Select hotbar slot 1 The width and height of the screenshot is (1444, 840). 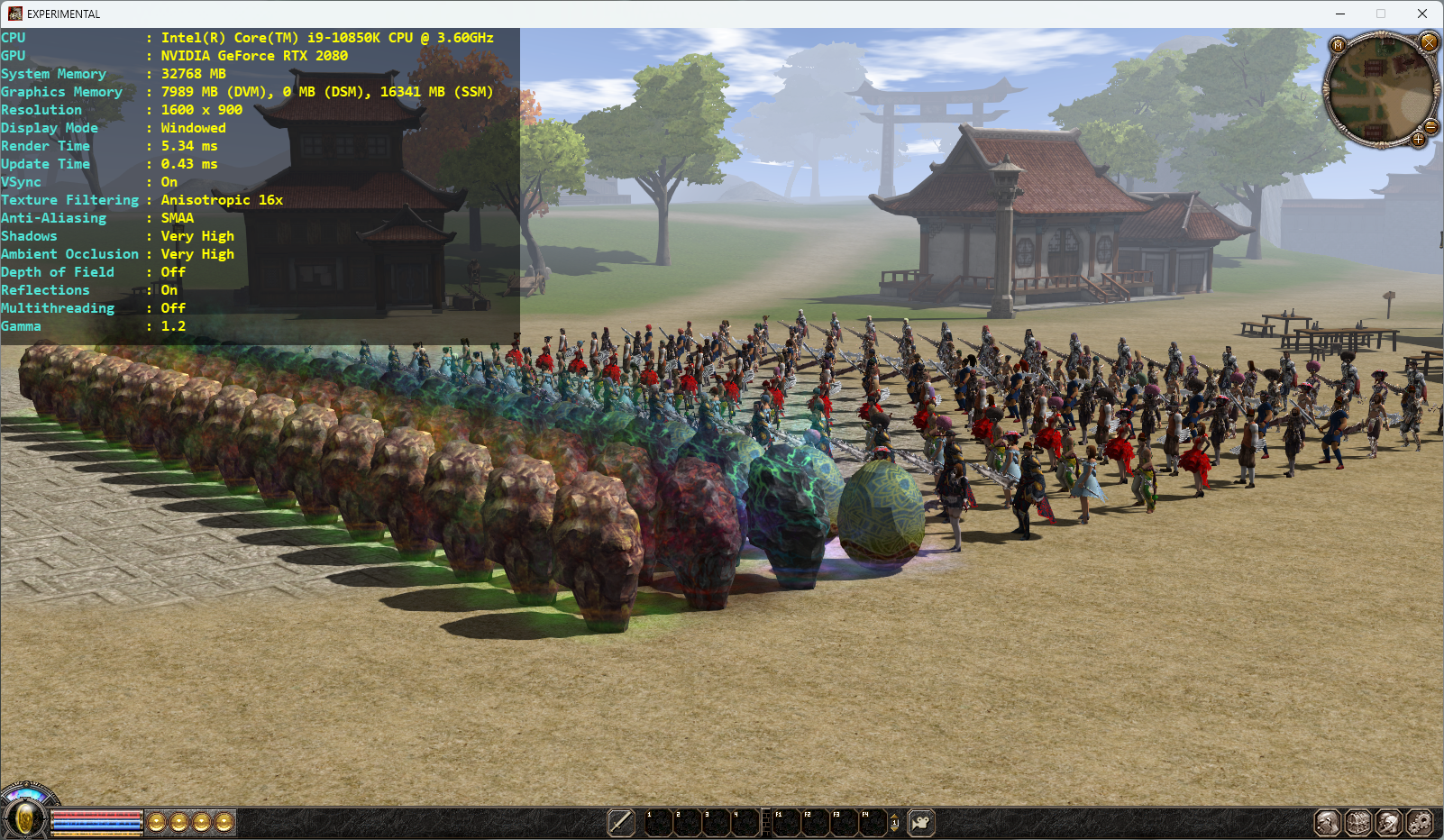click(658, 822)
